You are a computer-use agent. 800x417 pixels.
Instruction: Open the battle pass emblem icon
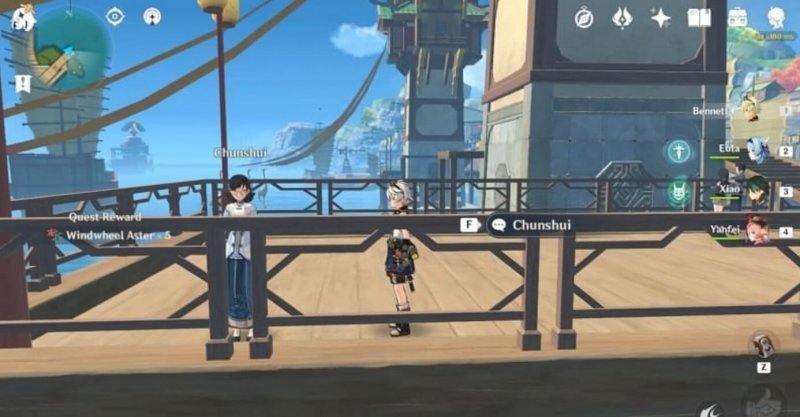click(621, 17)
